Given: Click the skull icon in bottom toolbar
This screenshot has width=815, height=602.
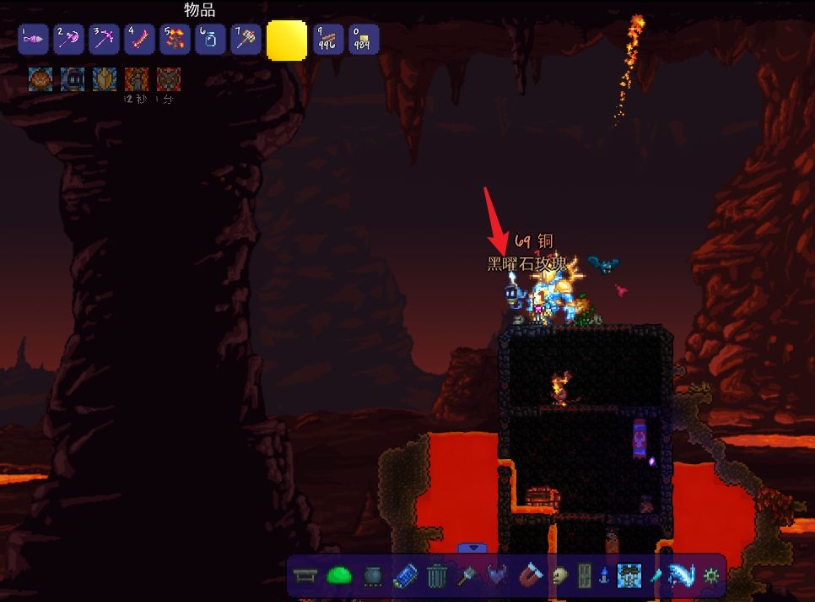Looking at the screenshot, I should 561,576.
